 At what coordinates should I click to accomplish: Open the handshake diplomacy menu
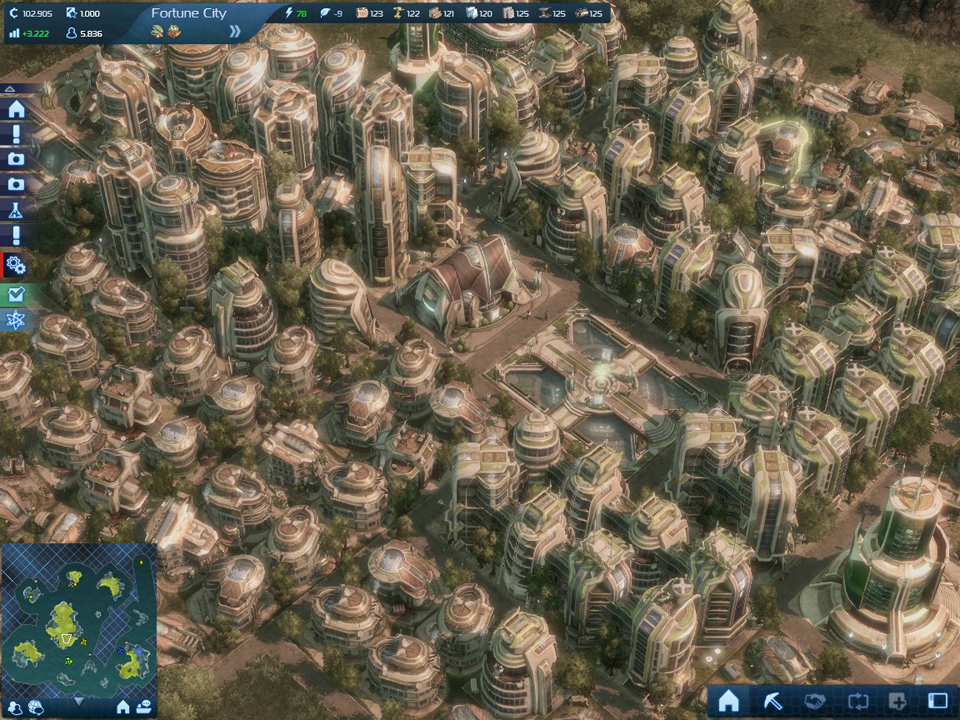(814, 700)
